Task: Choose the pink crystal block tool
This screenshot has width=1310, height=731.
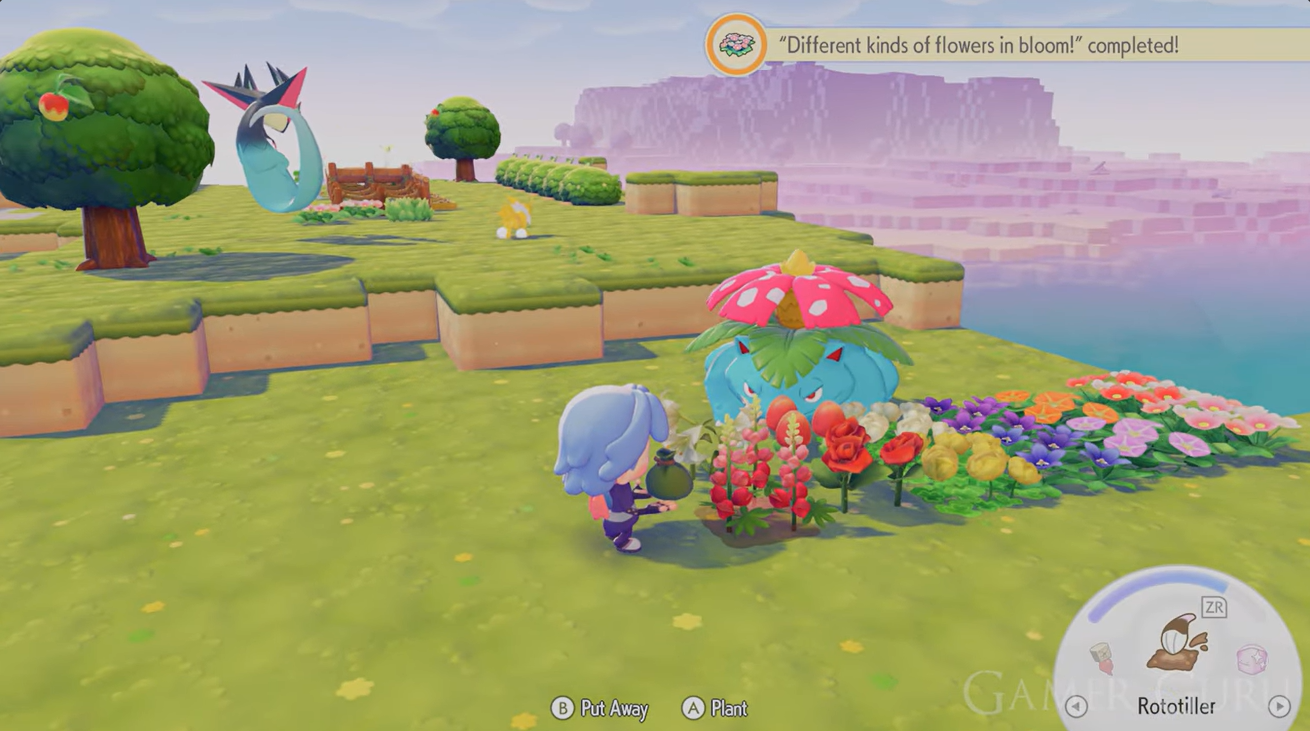Action: (x=1252, y=660)
